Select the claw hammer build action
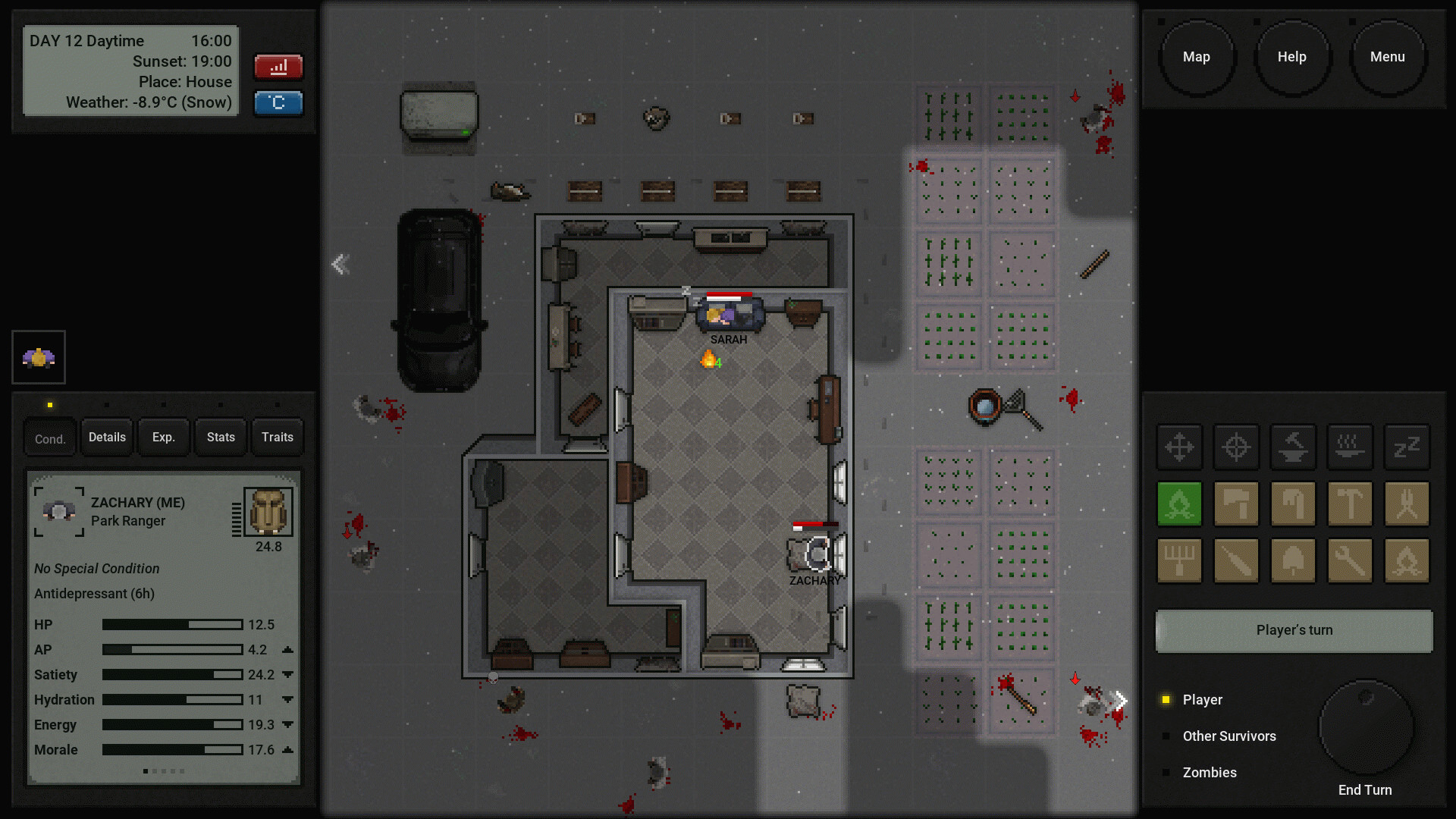 [1350, 504]
